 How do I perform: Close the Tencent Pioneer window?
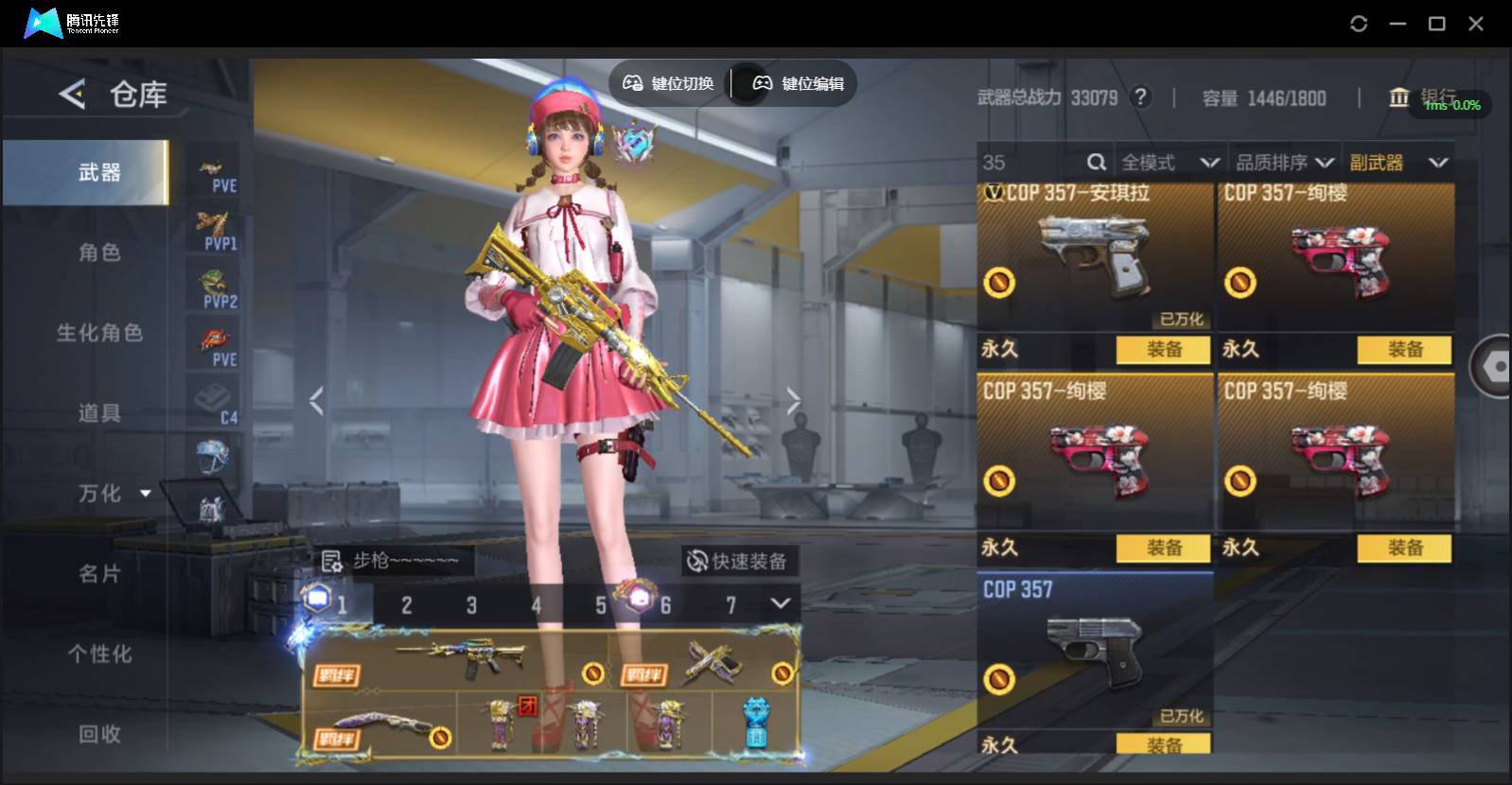(x=1475, y=24)
